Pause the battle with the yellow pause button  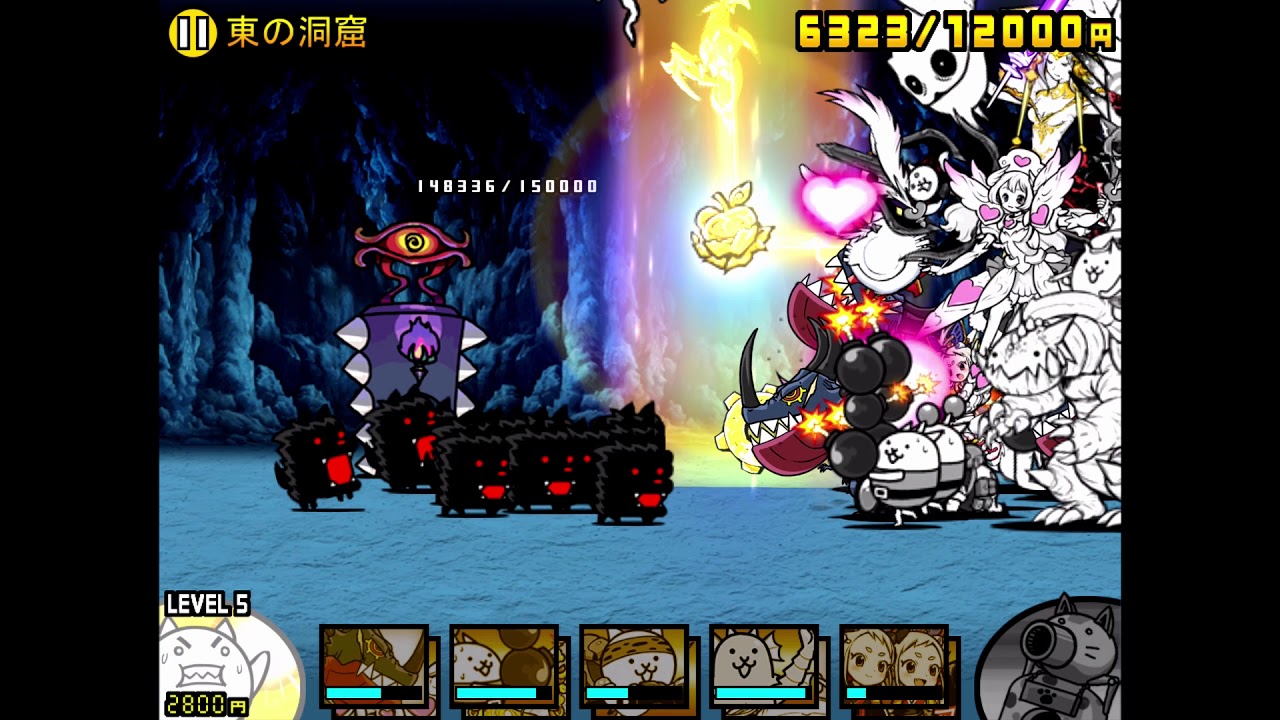[192, 33]
